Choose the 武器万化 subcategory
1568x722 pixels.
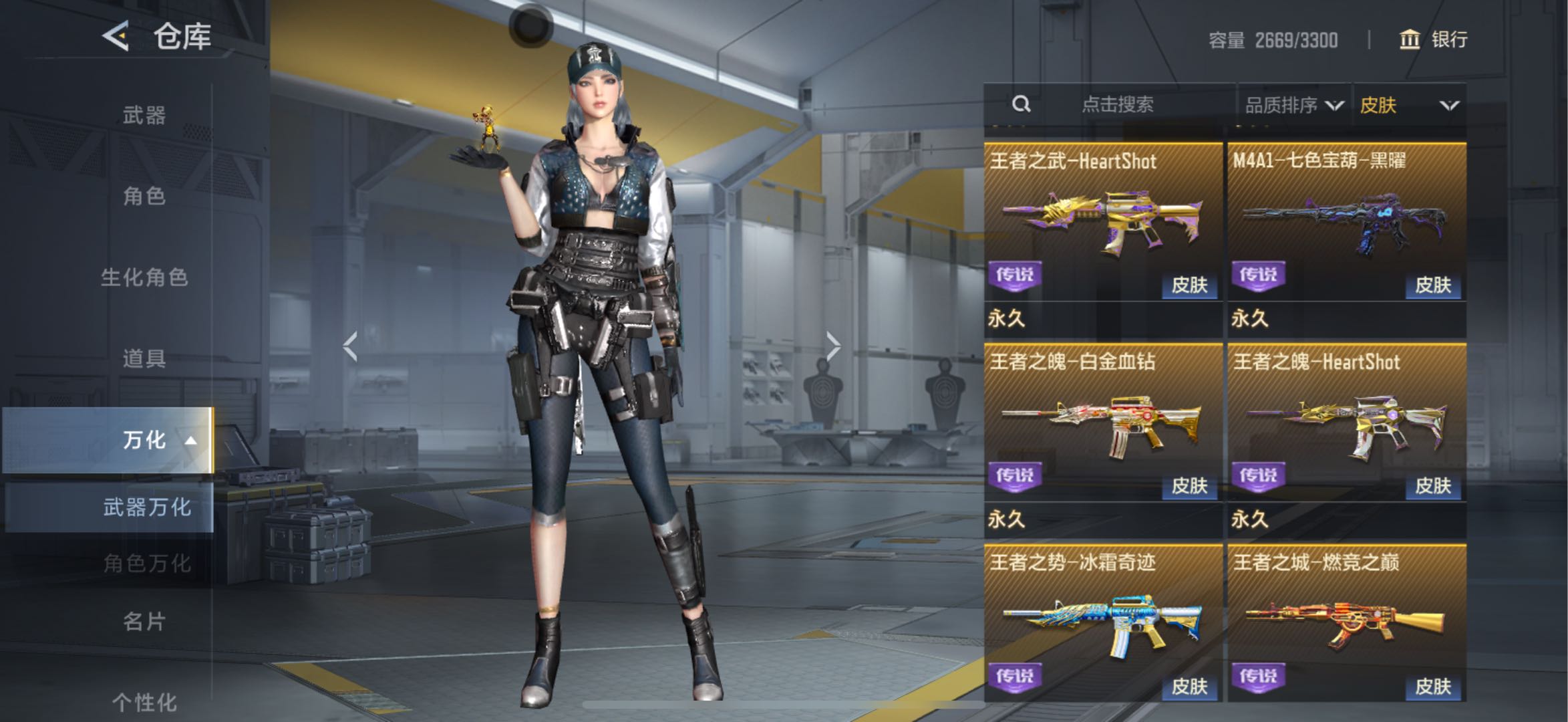click(x=146, y=507)
